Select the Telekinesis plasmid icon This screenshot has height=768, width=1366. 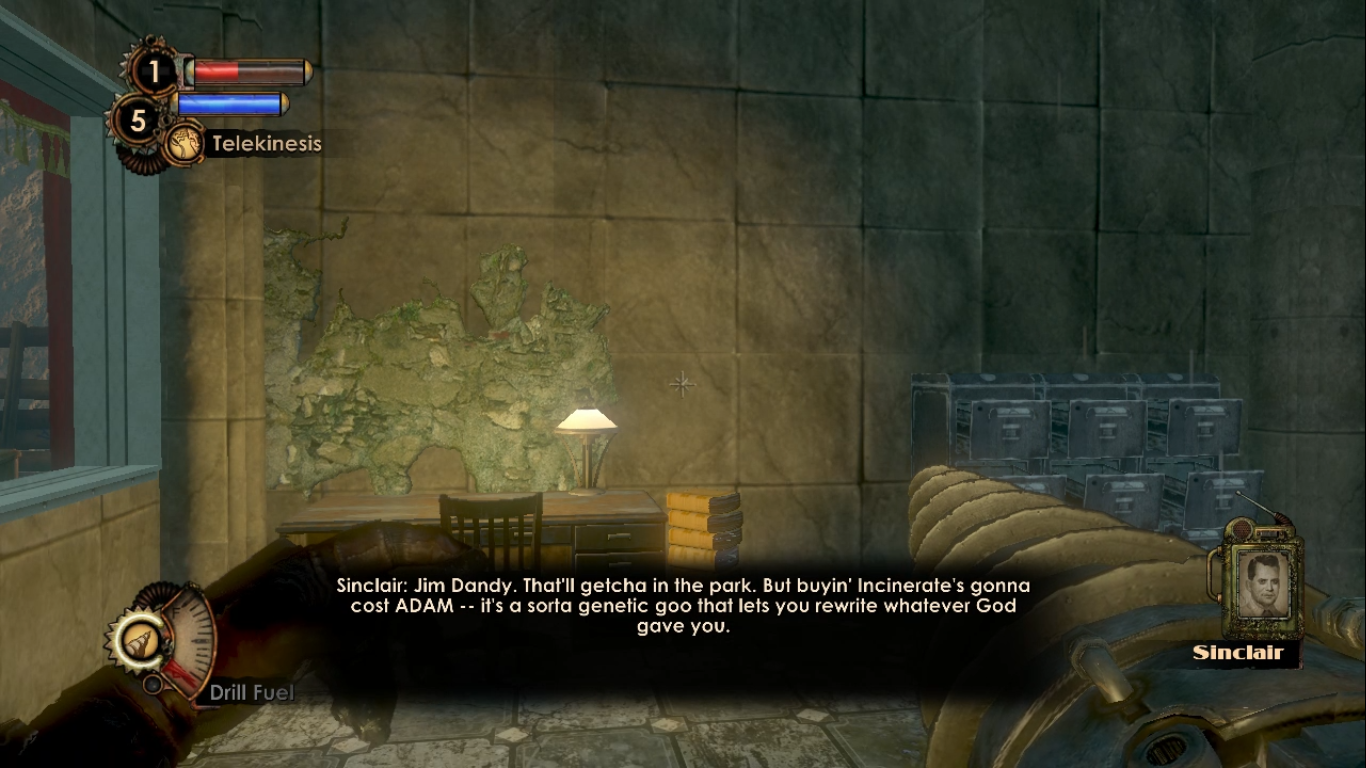(184, 144)
